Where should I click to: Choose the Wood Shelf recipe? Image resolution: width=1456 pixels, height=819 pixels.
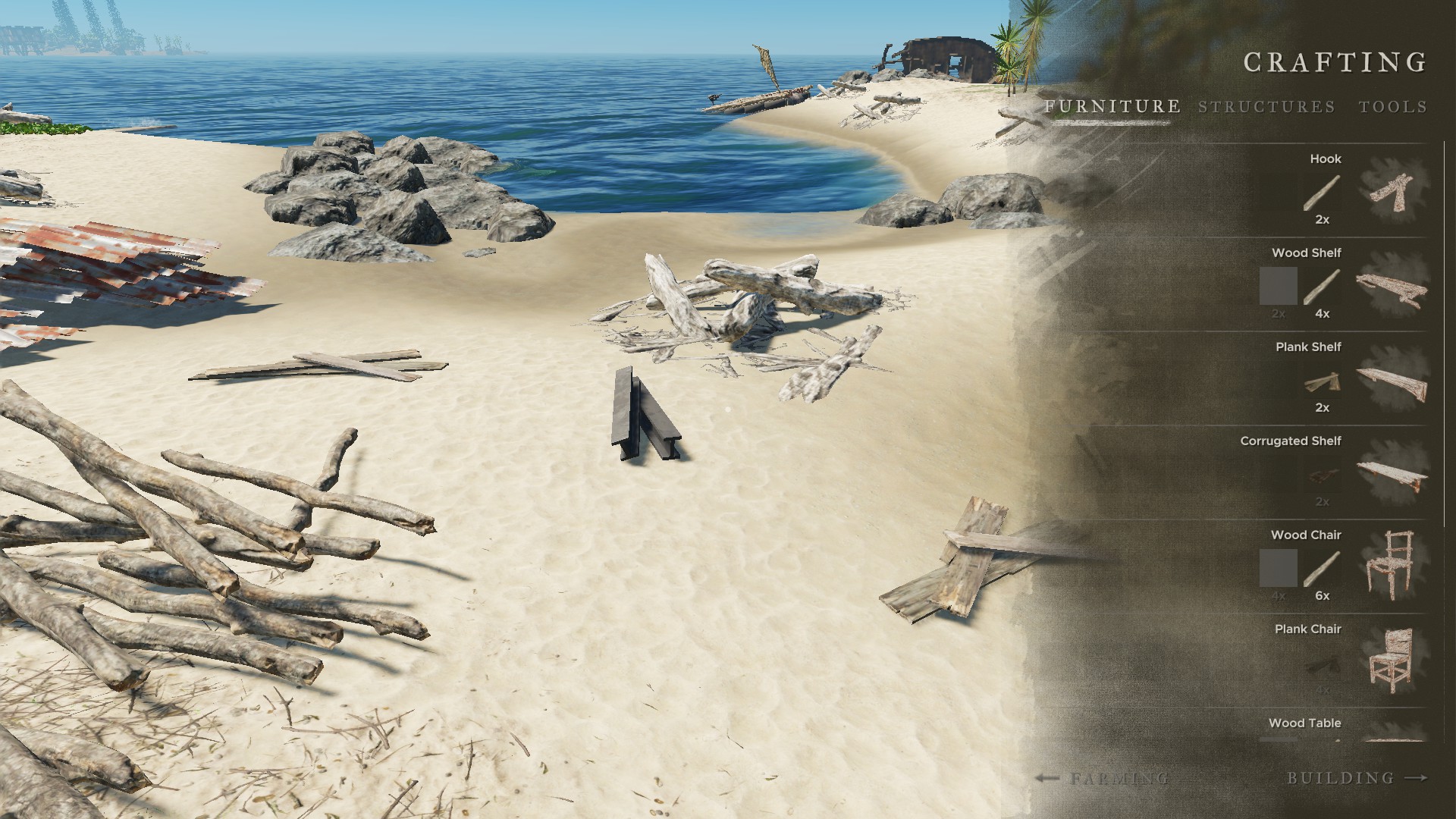1392,284
